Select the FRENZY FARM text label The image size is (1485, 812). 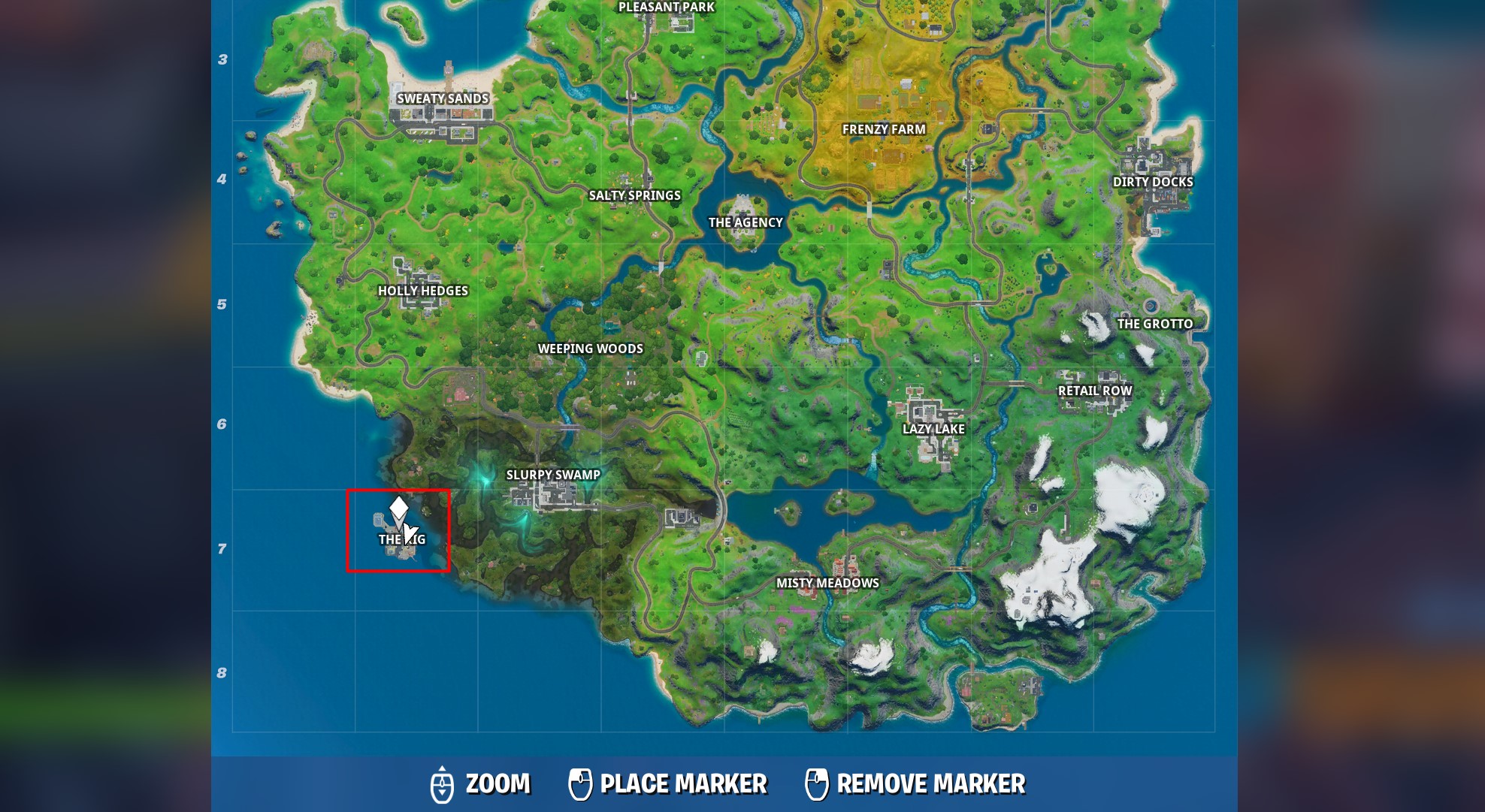[x=885, y=129]
